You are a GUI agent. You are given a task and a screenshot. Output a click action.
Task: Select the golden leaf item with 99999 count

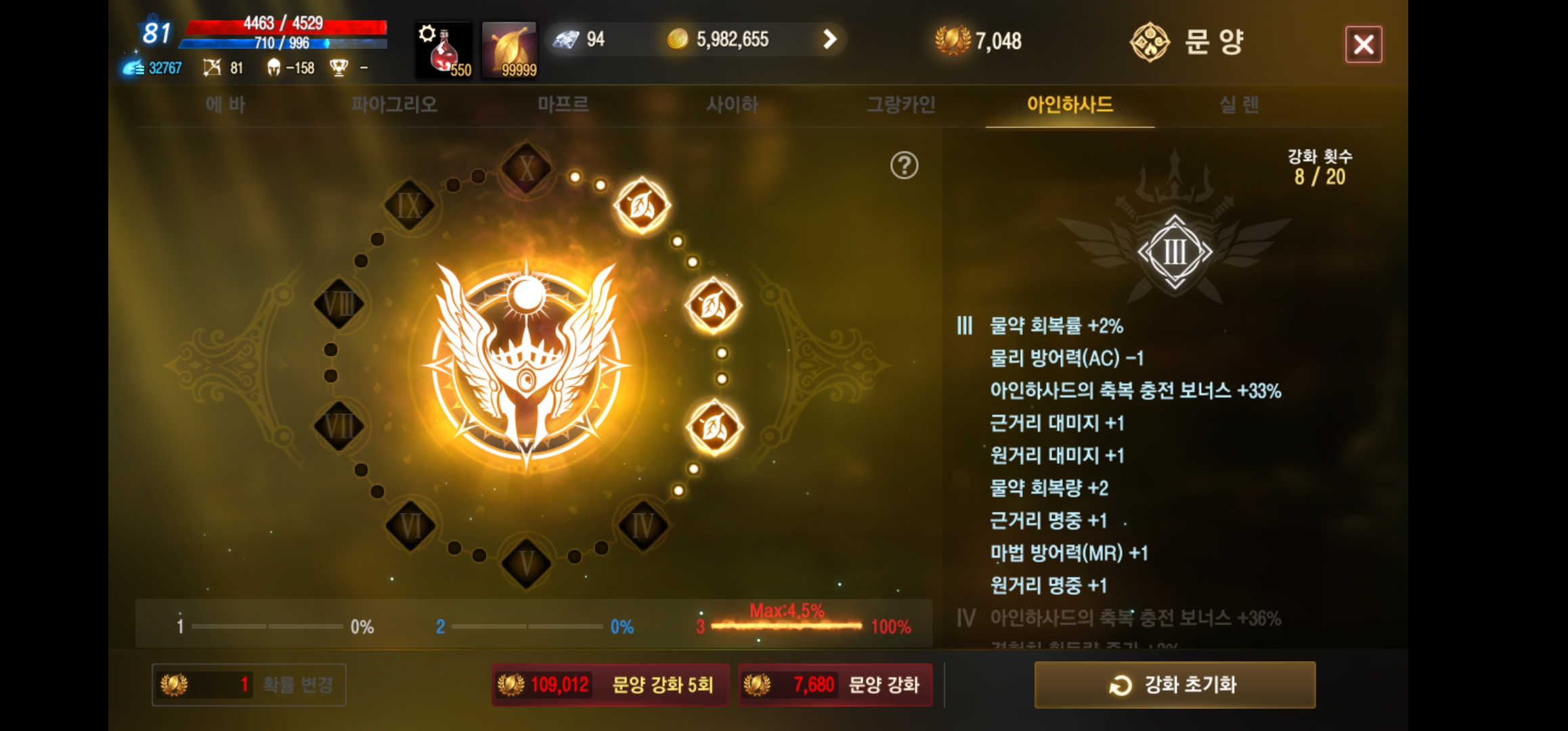(510, 49)
